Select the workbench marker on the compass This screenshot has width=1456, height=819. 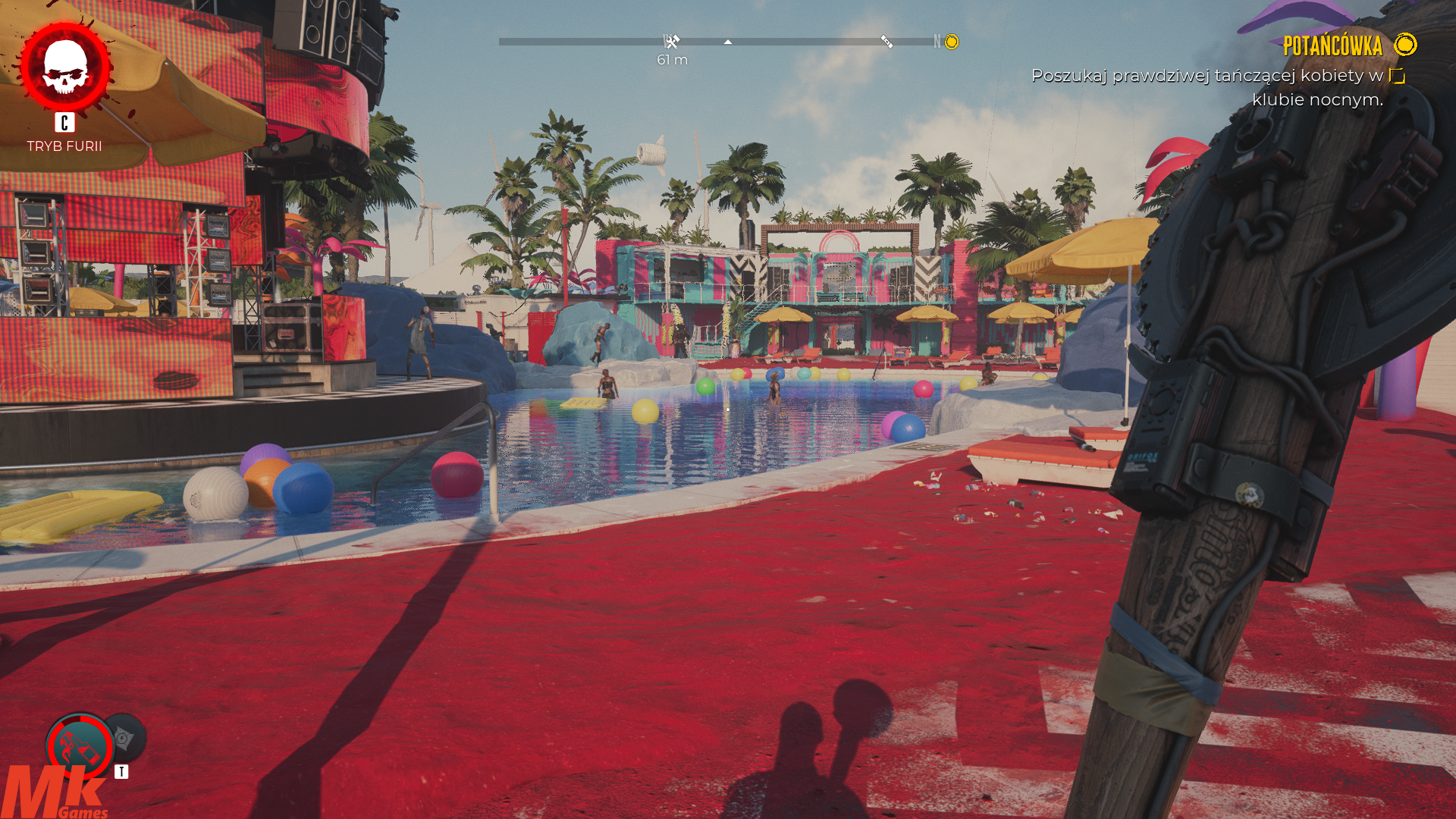pos(672,42)
